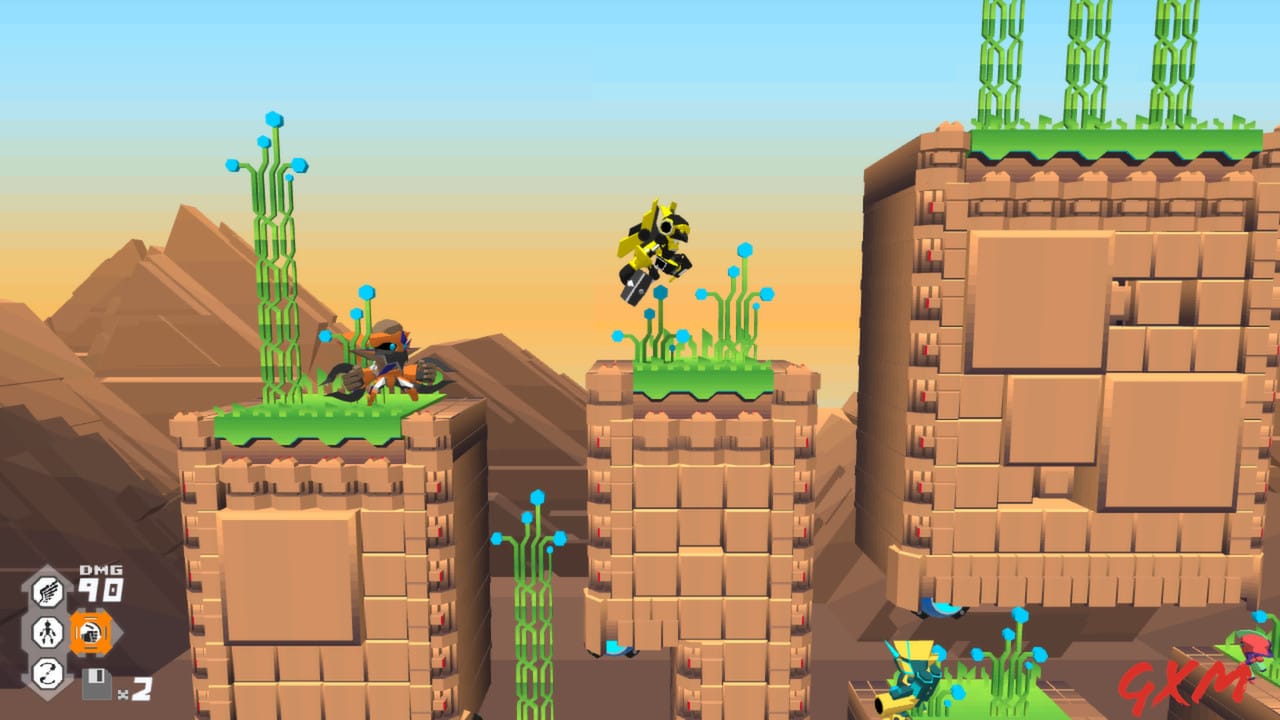1280x720 pixels.
Task: Click the DMG label in the HUD
Action: click(x=100, y=569)
